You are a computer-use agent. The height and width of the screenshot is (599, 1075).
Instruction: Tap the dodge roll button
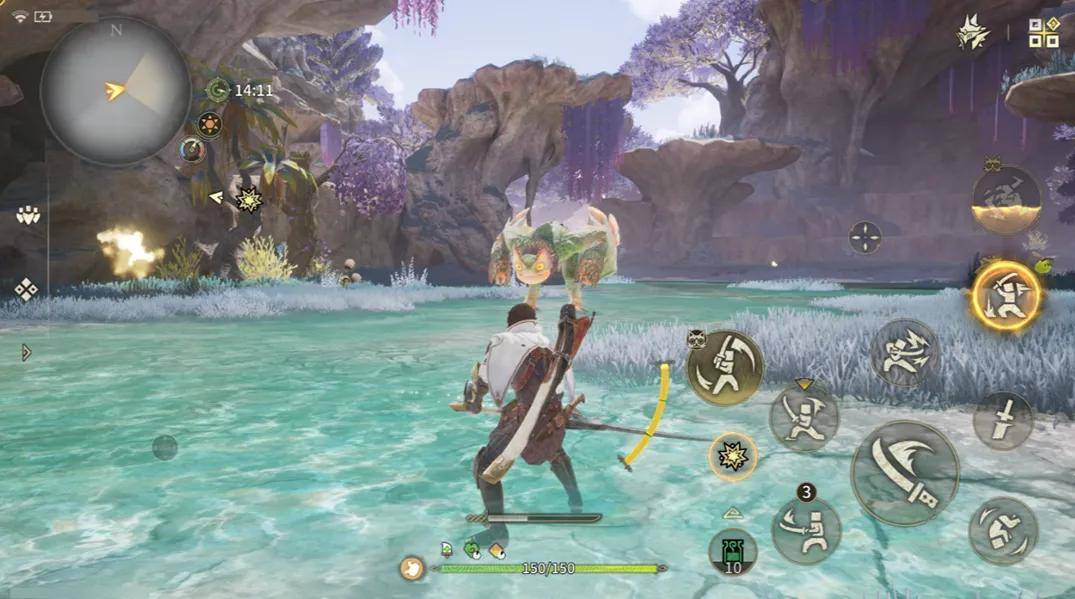[x=1003, y=530]
